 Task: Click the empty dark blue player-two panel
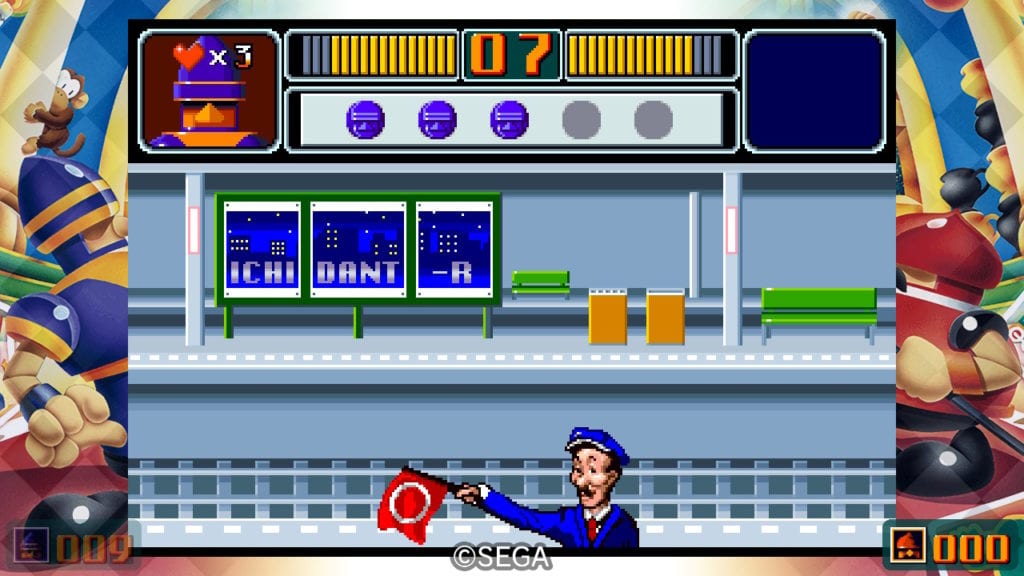(815, 91)
